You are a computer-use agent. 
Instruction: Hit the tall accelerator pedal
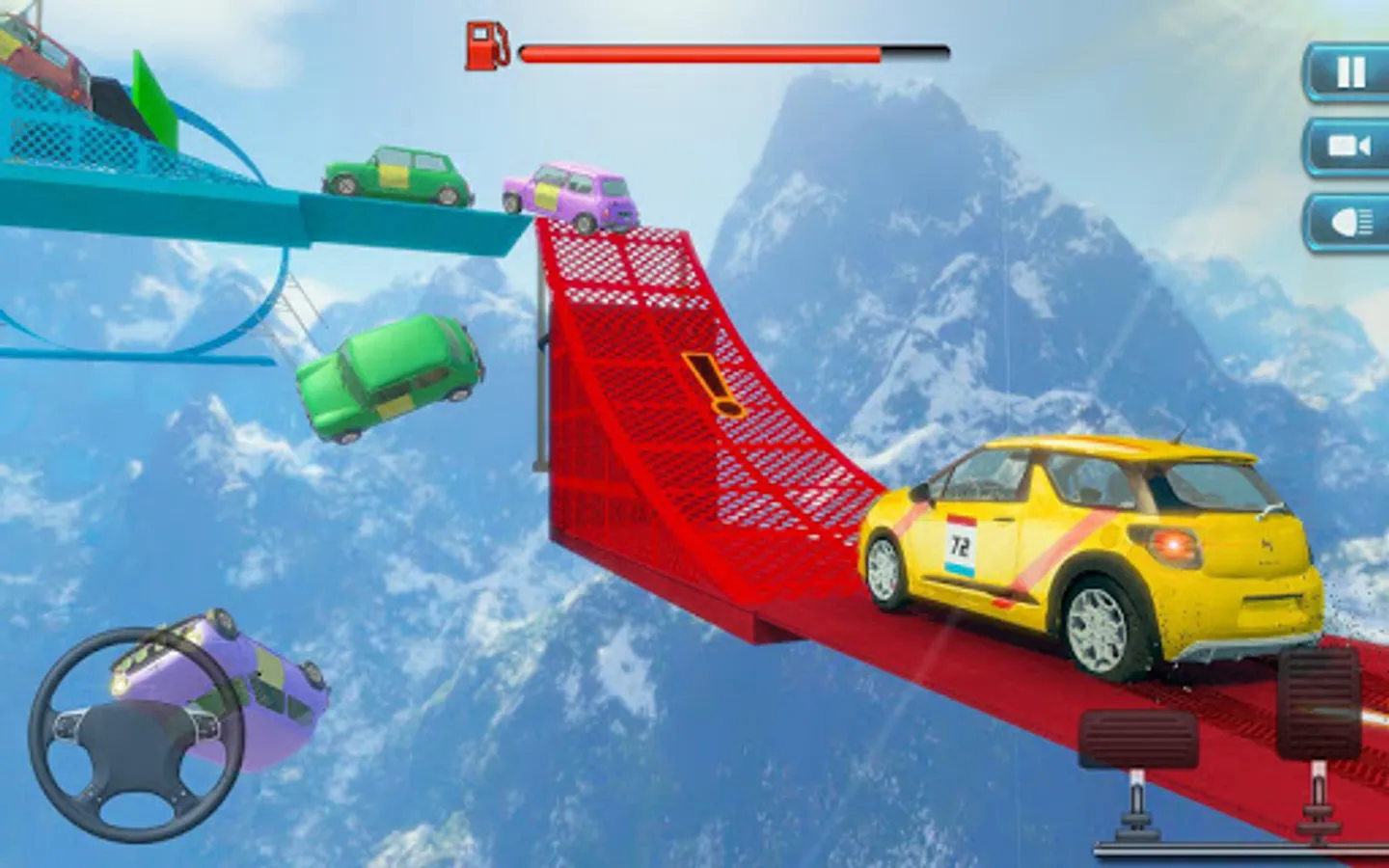point(1319,704)
